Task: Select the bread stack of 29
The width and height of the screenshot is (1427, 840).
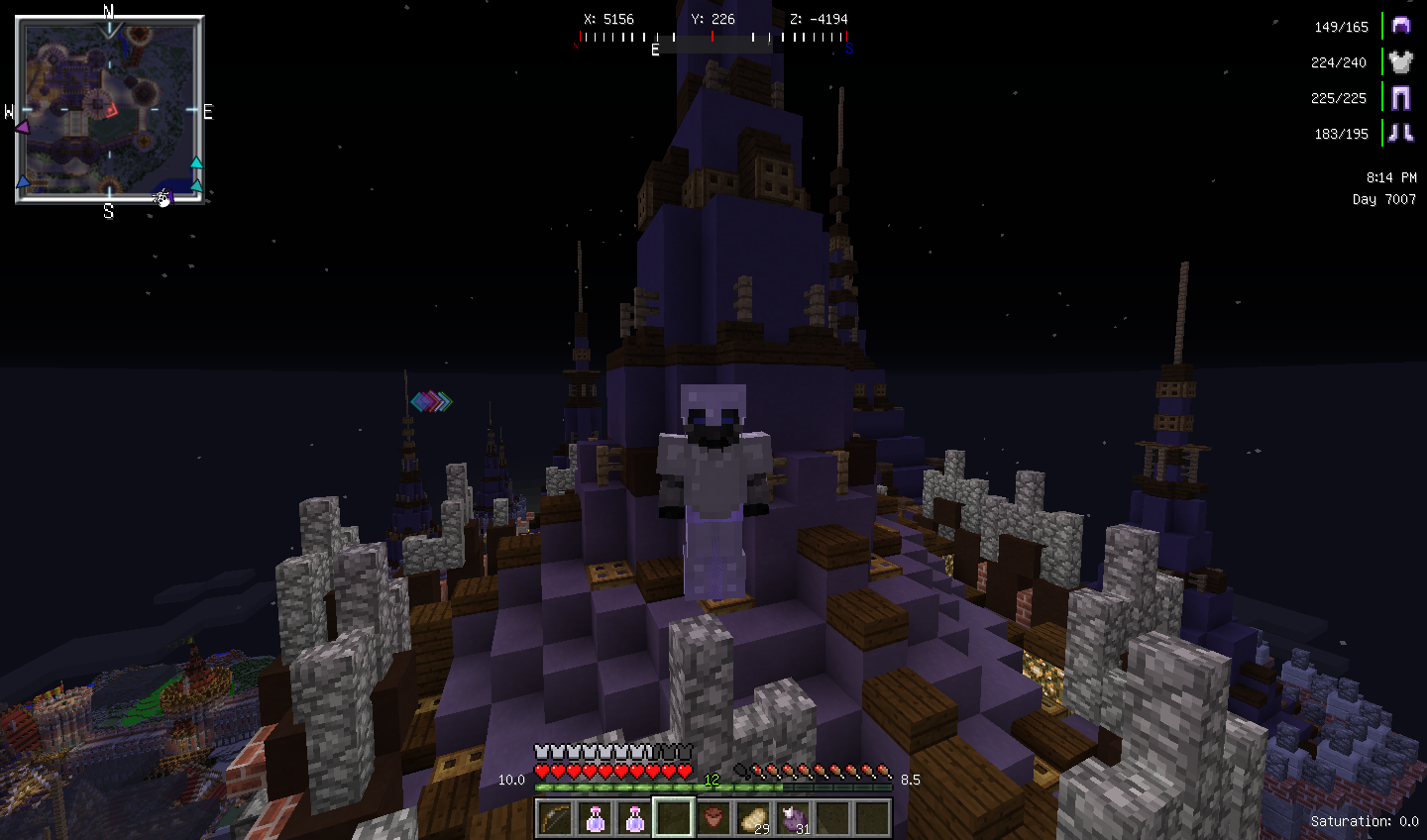Action: pyautogui.click(x=753, y=818)
